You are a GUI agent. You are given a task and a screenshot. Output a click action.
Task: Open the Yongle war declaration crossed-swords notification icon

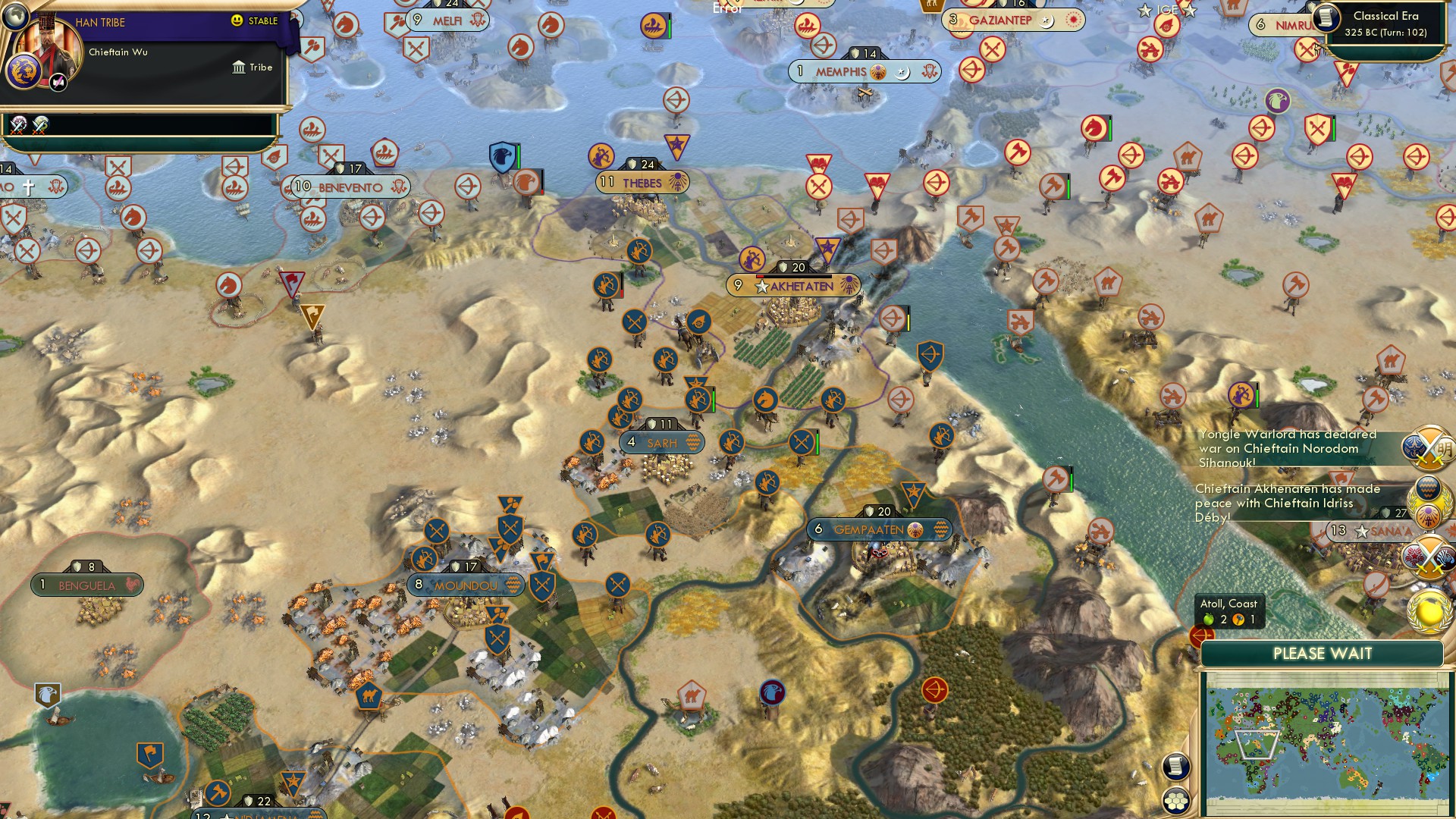[x=1428, y=449]
